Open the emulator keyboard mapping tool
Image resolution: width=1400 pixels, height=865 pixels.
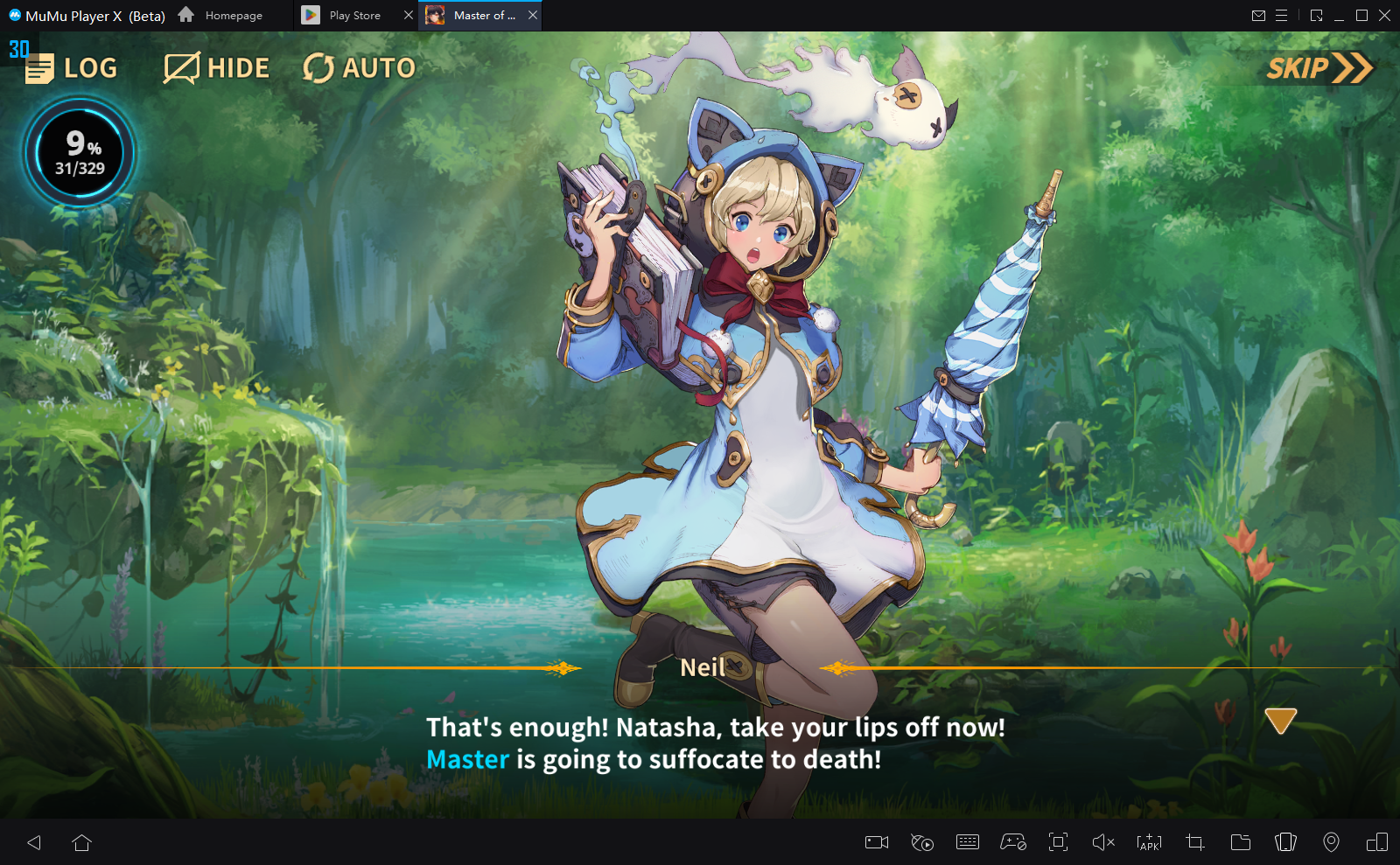point(968,842)
